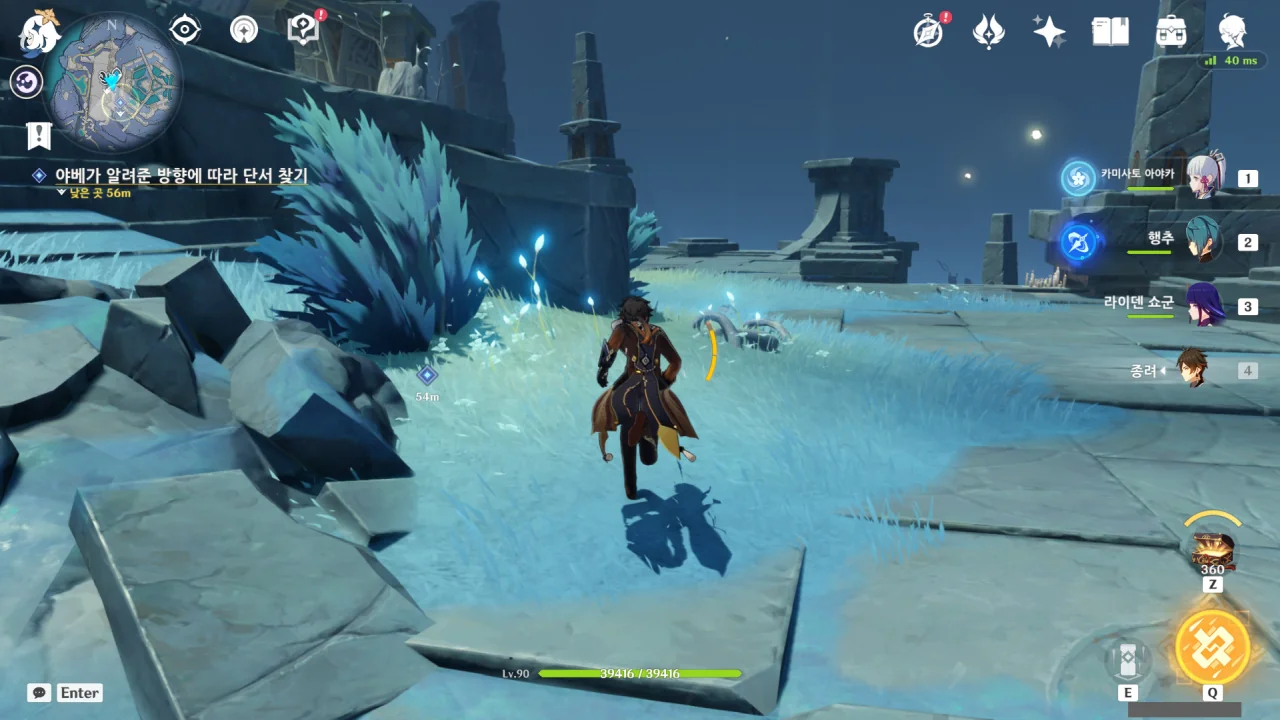Open the quest log exclamation icon
Viewport: 1280px width, 720px height.
pyautogui.click(x=39, y=135)
